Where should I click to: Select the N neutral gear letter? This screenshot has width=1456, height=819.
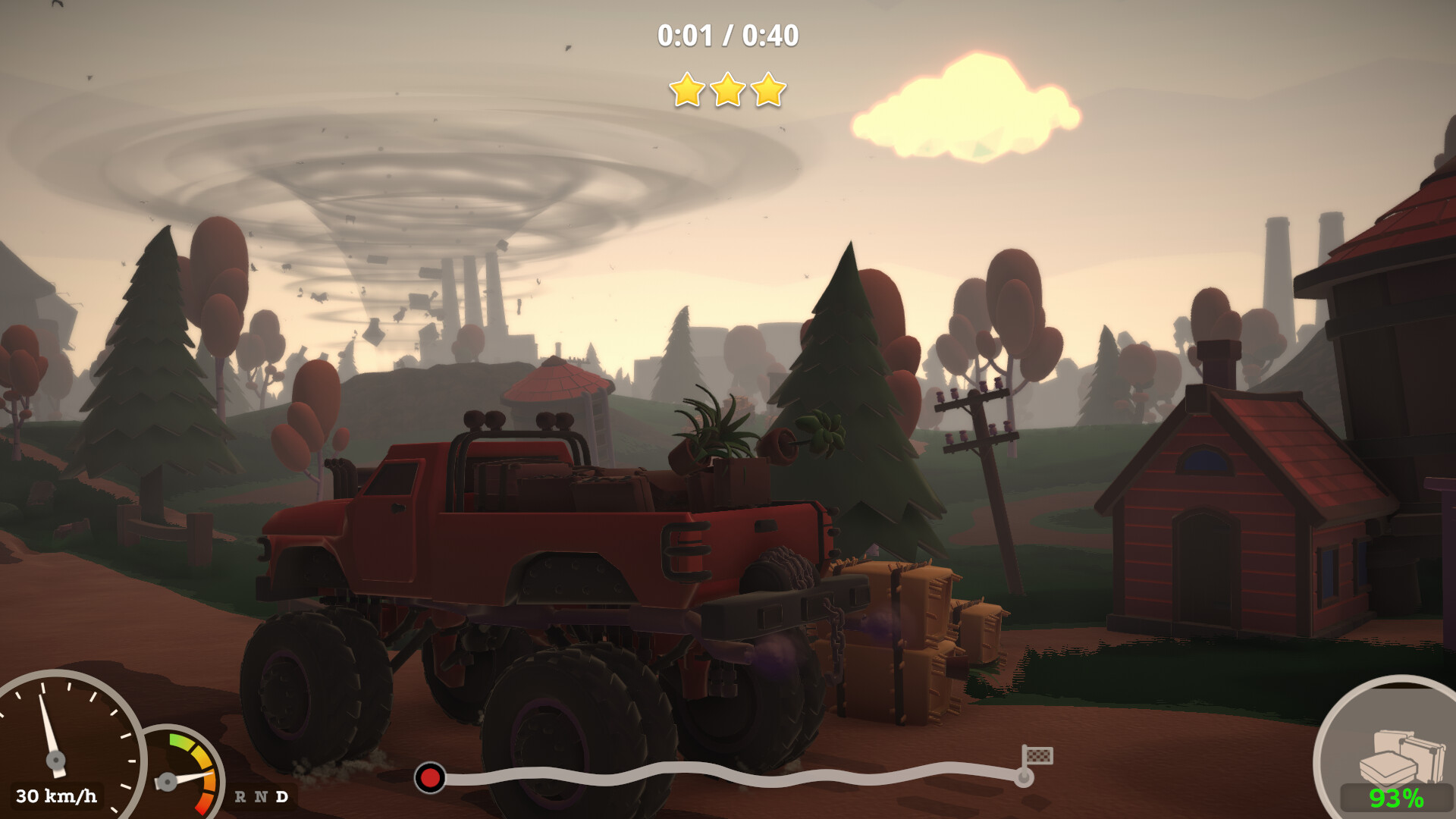[x=261, y=796]
